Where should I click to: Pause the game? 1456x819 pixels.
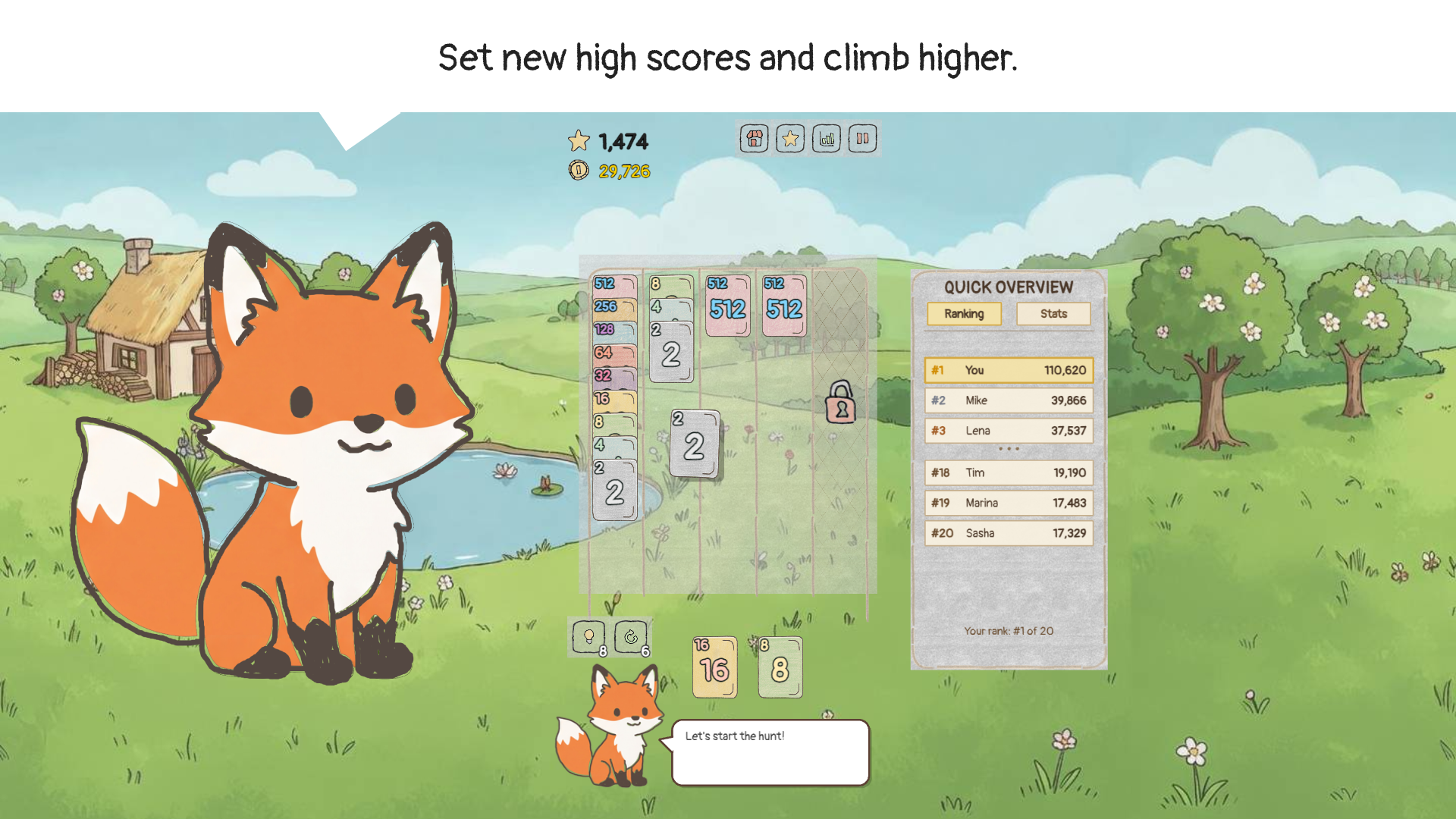pyautogui.click(x=862, y=139)
